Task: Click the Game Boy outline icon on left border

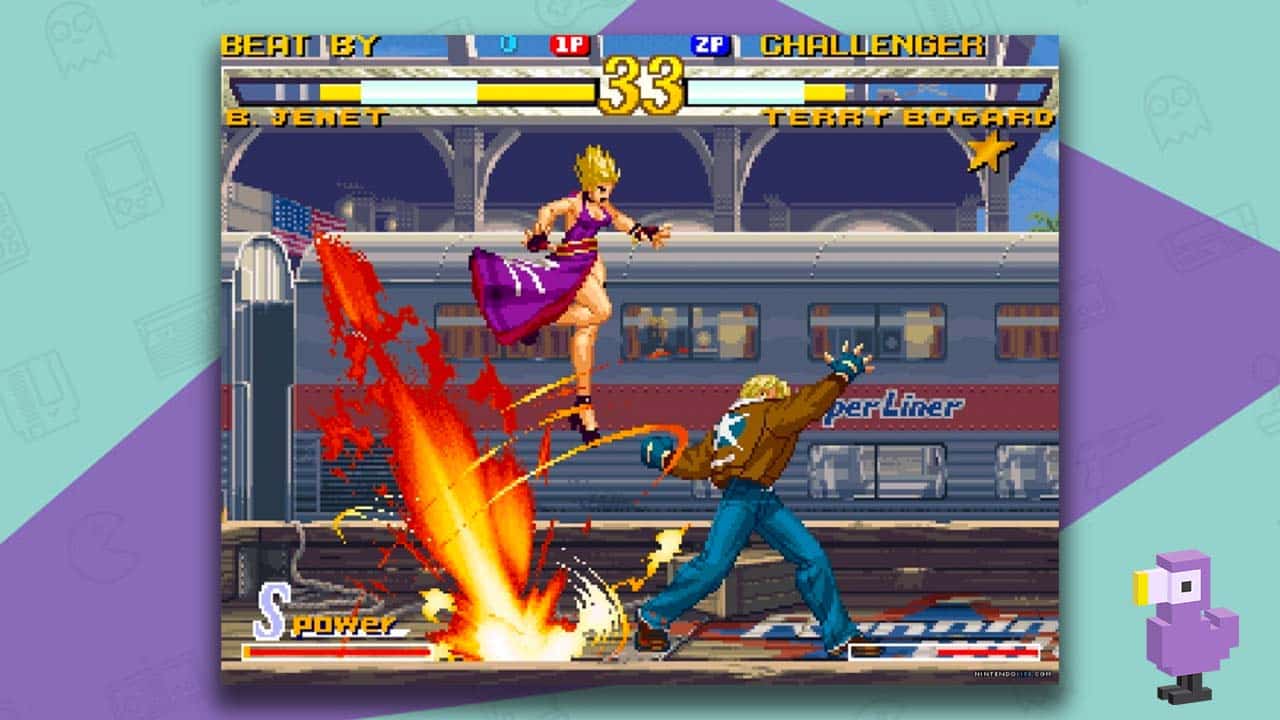Action: (122, 183)
